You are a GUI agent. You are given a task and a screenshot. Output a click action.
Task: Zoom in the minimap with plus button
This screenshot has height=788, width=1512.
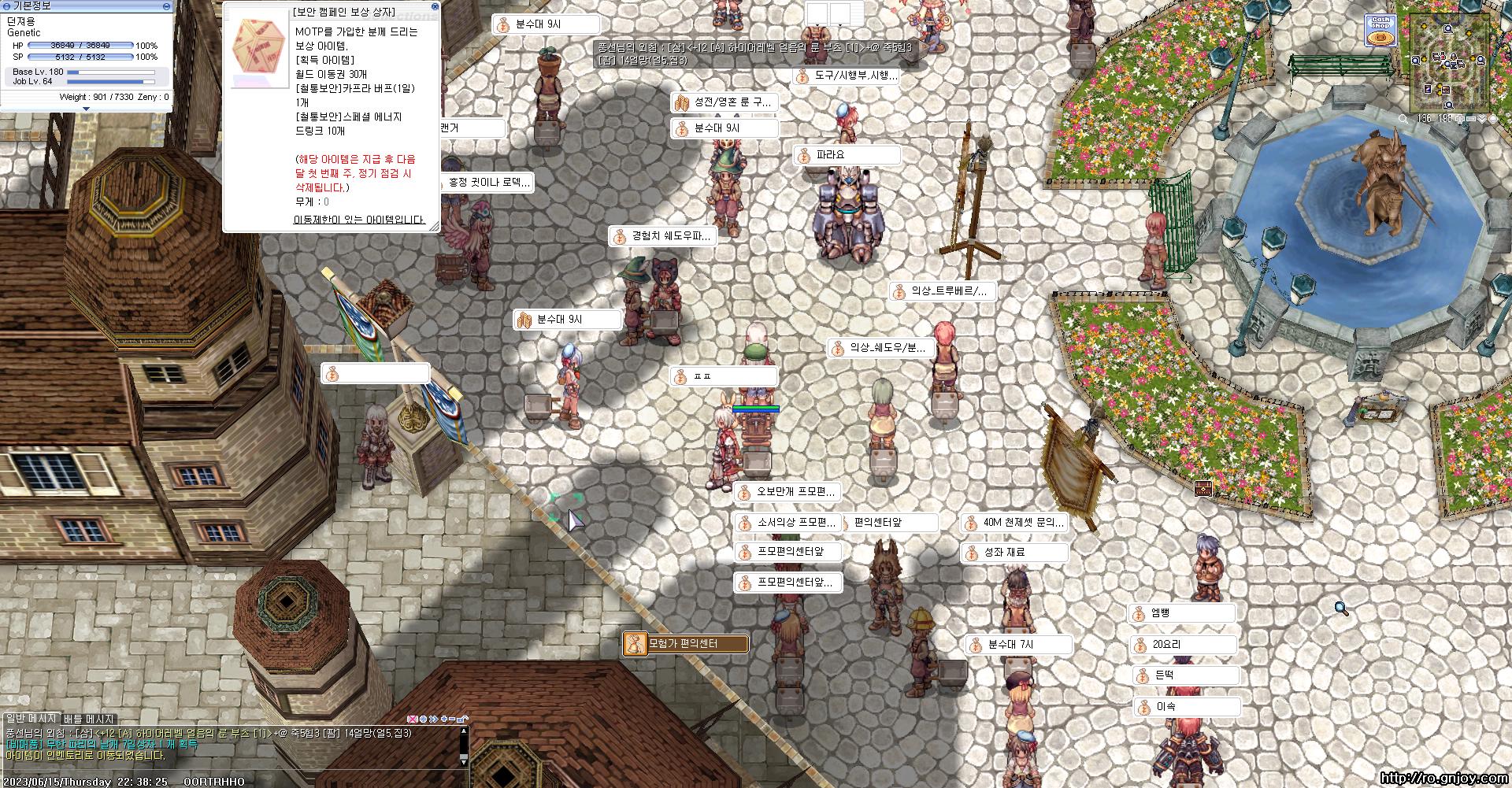pyautogui.click(x=1459, y=119)
